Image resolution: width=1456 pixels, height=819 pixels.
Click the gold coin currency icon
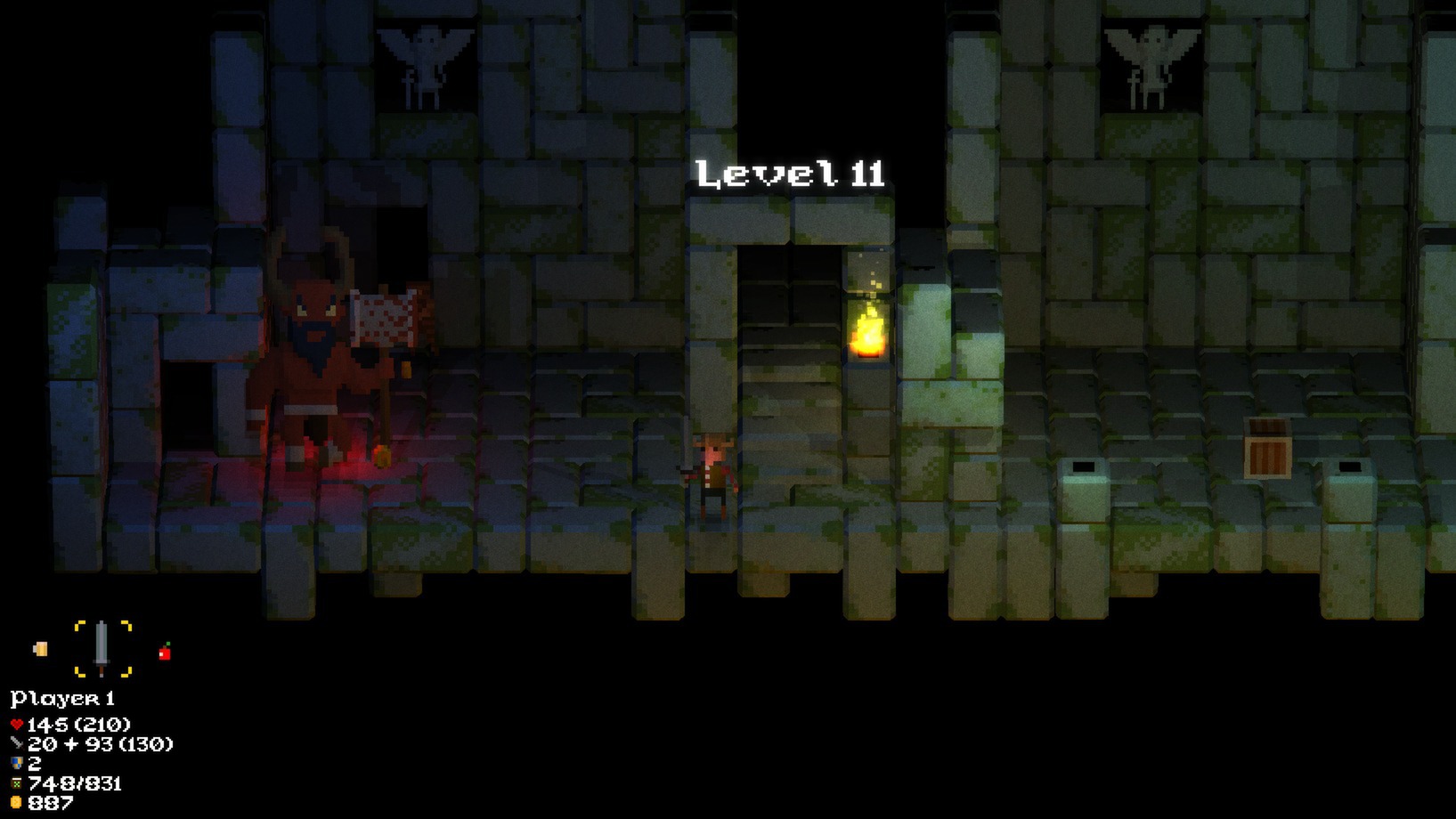[x=14, y=804]
